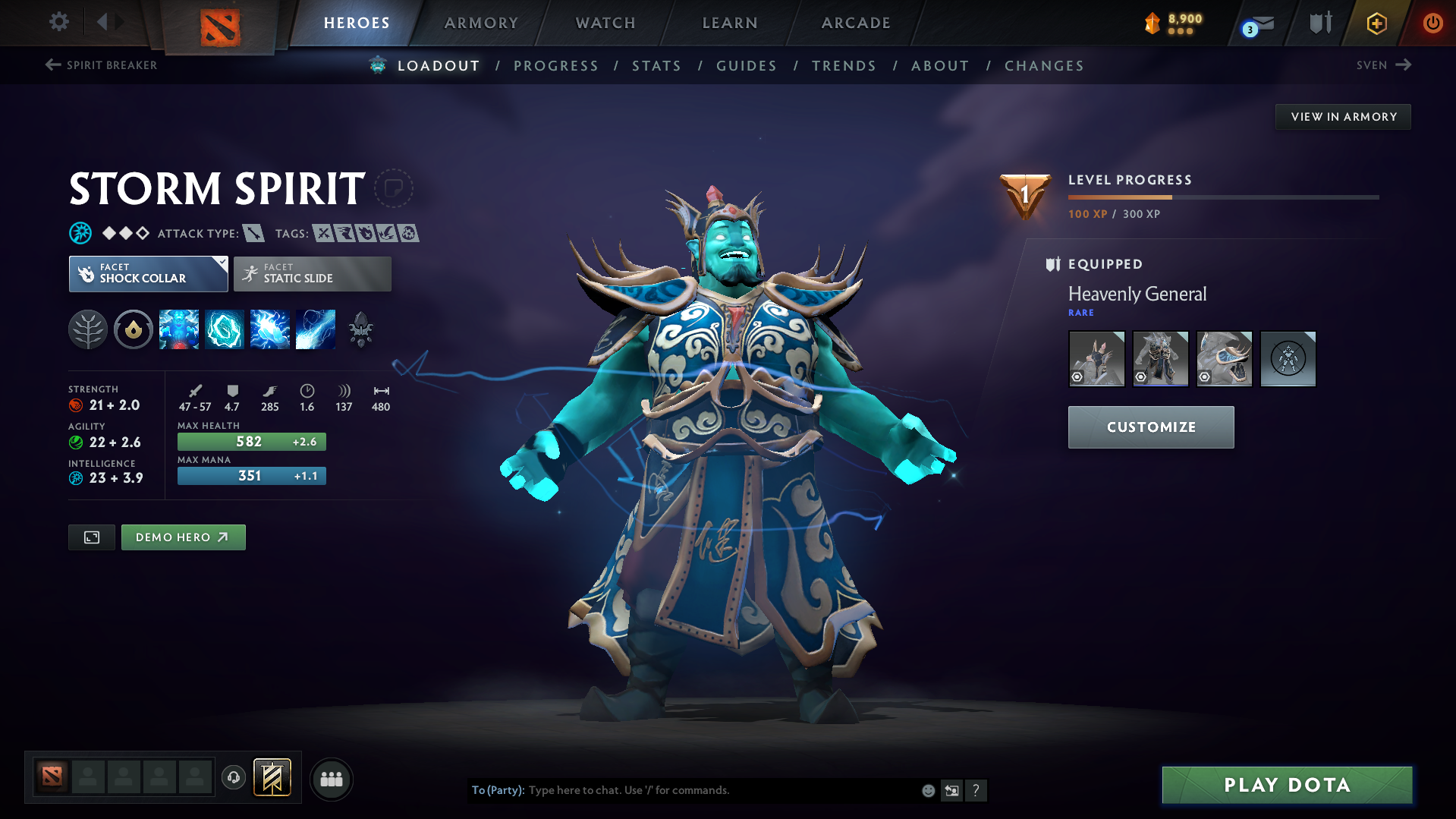
Task: Navigate forward to Sven
Action: 1384,65
